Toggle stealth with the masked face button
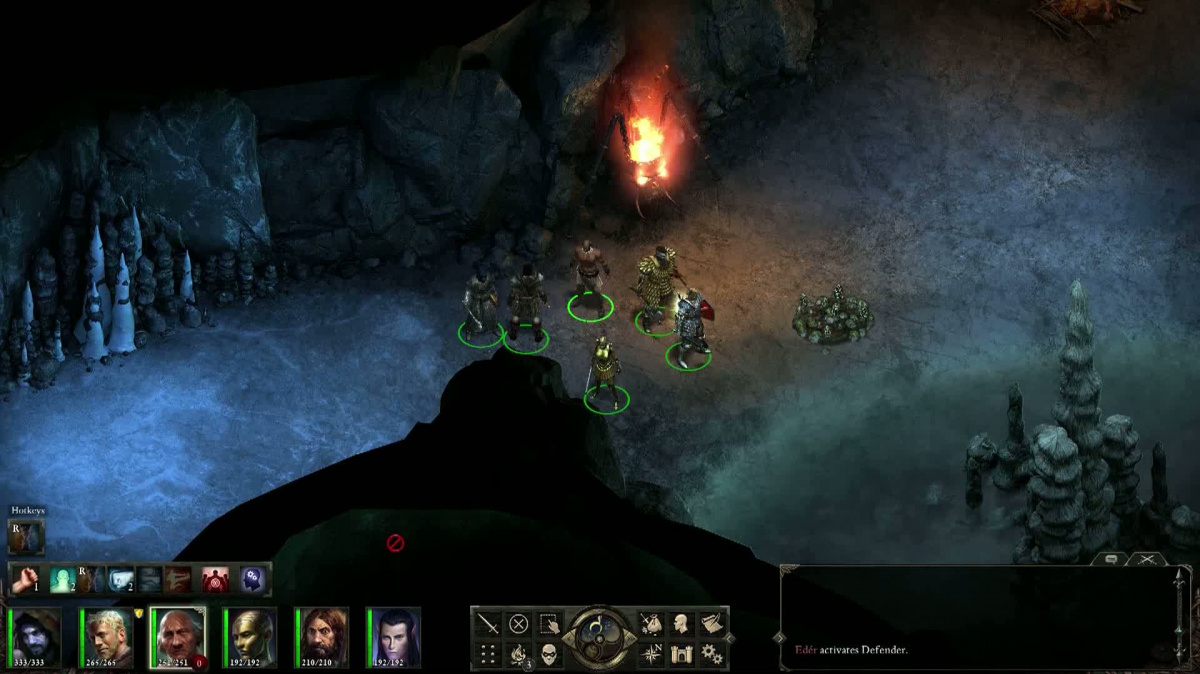 (x=548, y=654)
